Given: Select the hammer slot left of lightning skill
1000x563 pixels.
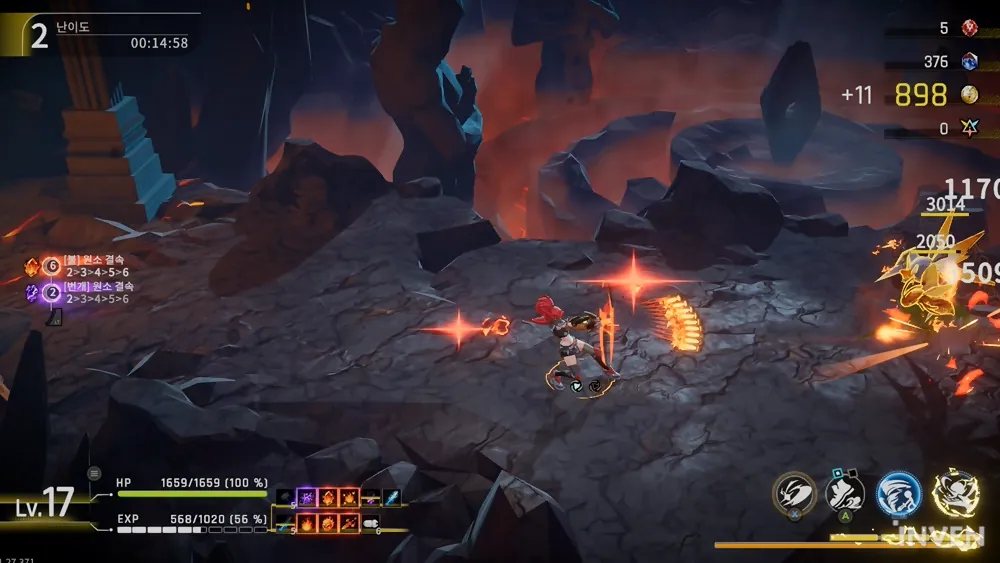Looking at the screenshot, I should (286, 497).
